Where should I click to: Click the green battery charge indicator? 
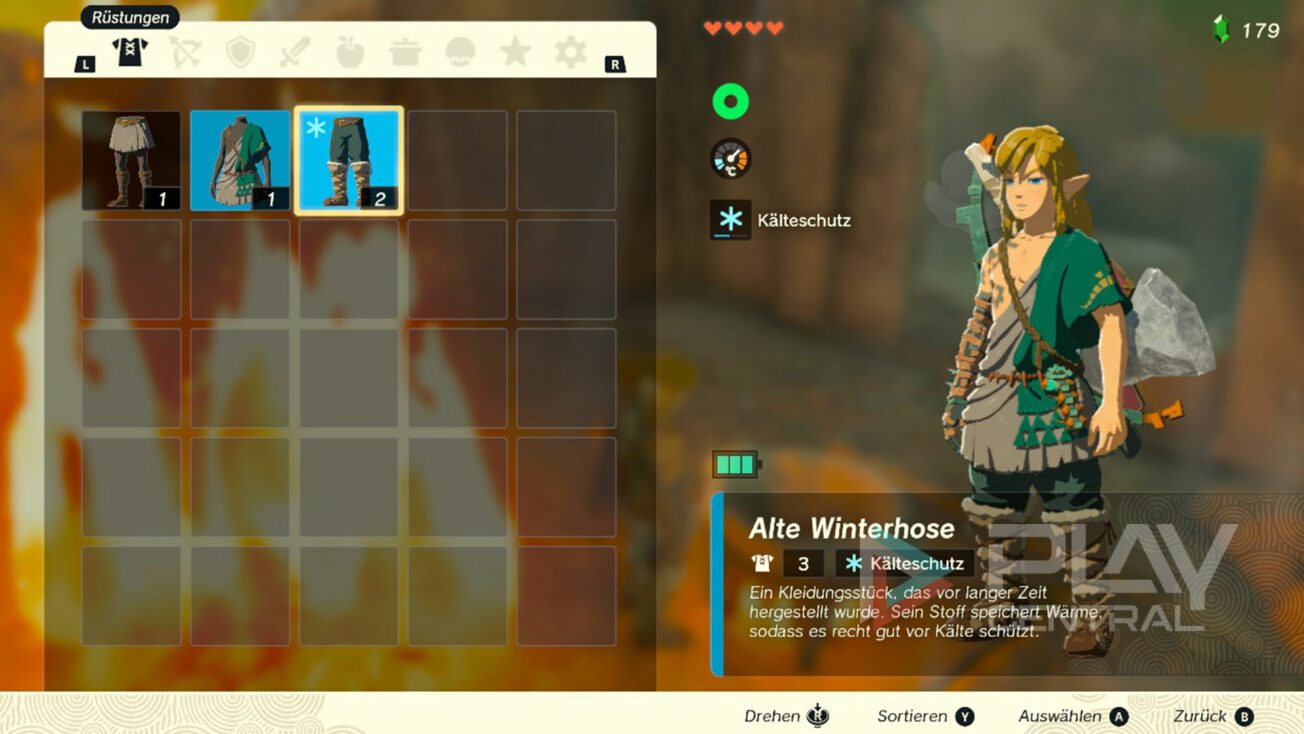point(735,462)
